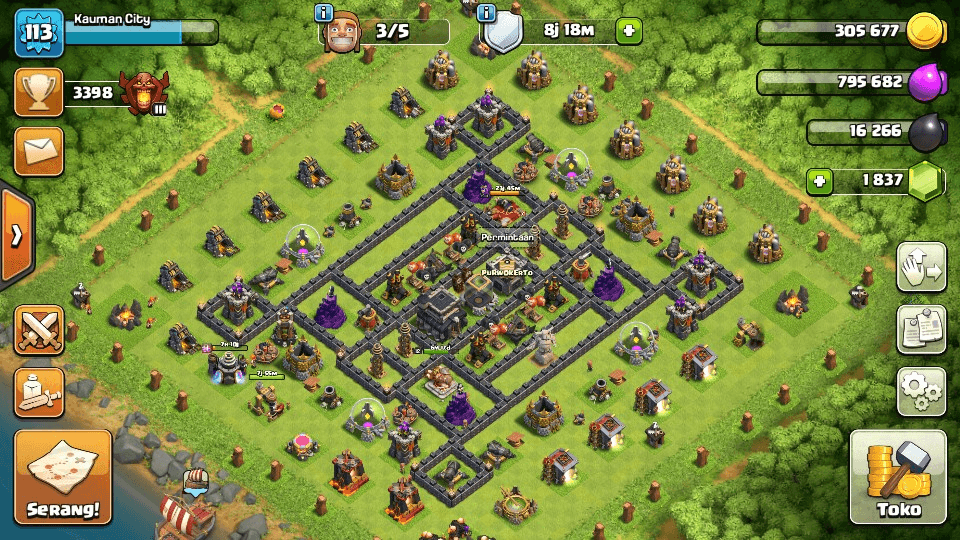Open the level 113 player profile badge
Viewport: 960px width, 540px height.
pyautogui.click(x=38, y=32)
